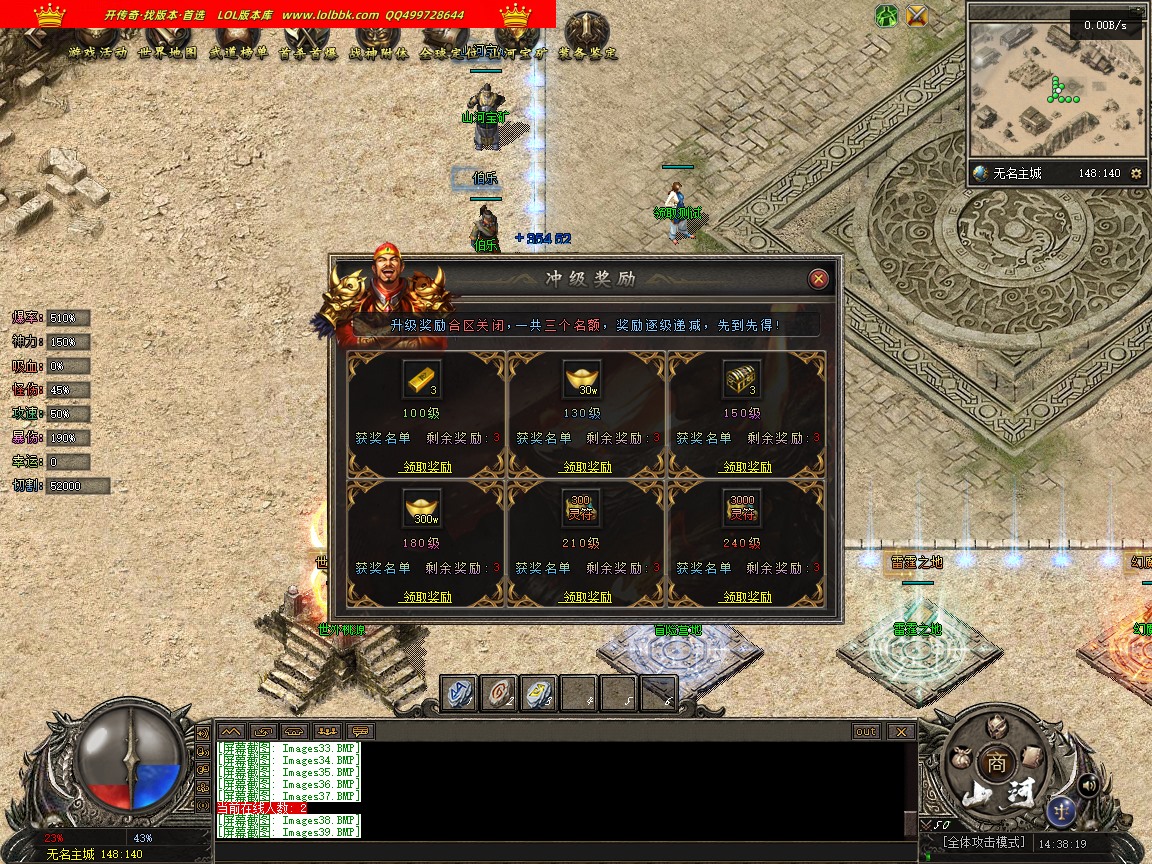View the level 100 winners list (获奖名单)

(x=383, y=438)
